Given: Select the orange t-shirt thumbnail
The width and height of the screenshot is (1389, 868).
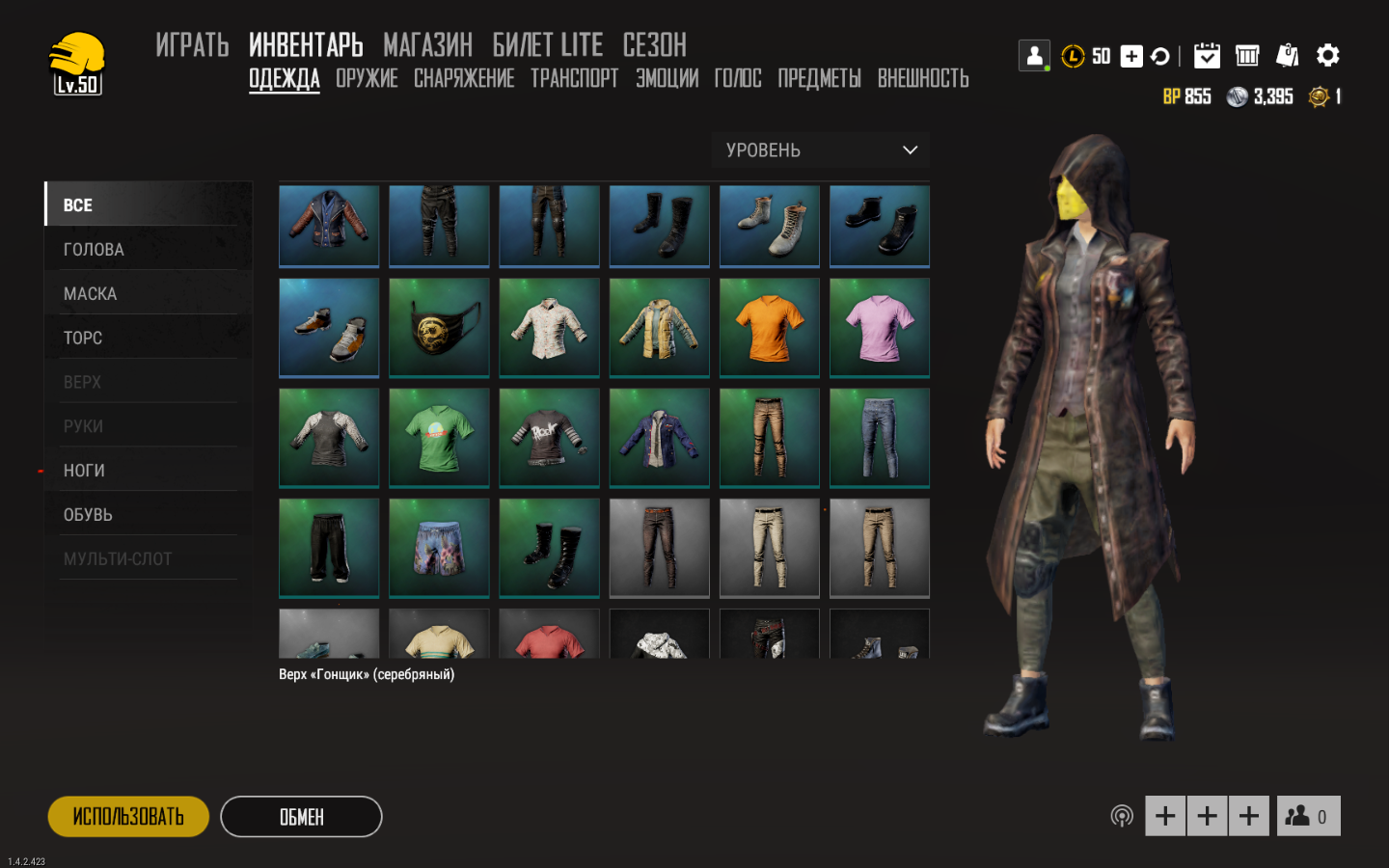Looking at the screenshot, I should tap(769, 328).
